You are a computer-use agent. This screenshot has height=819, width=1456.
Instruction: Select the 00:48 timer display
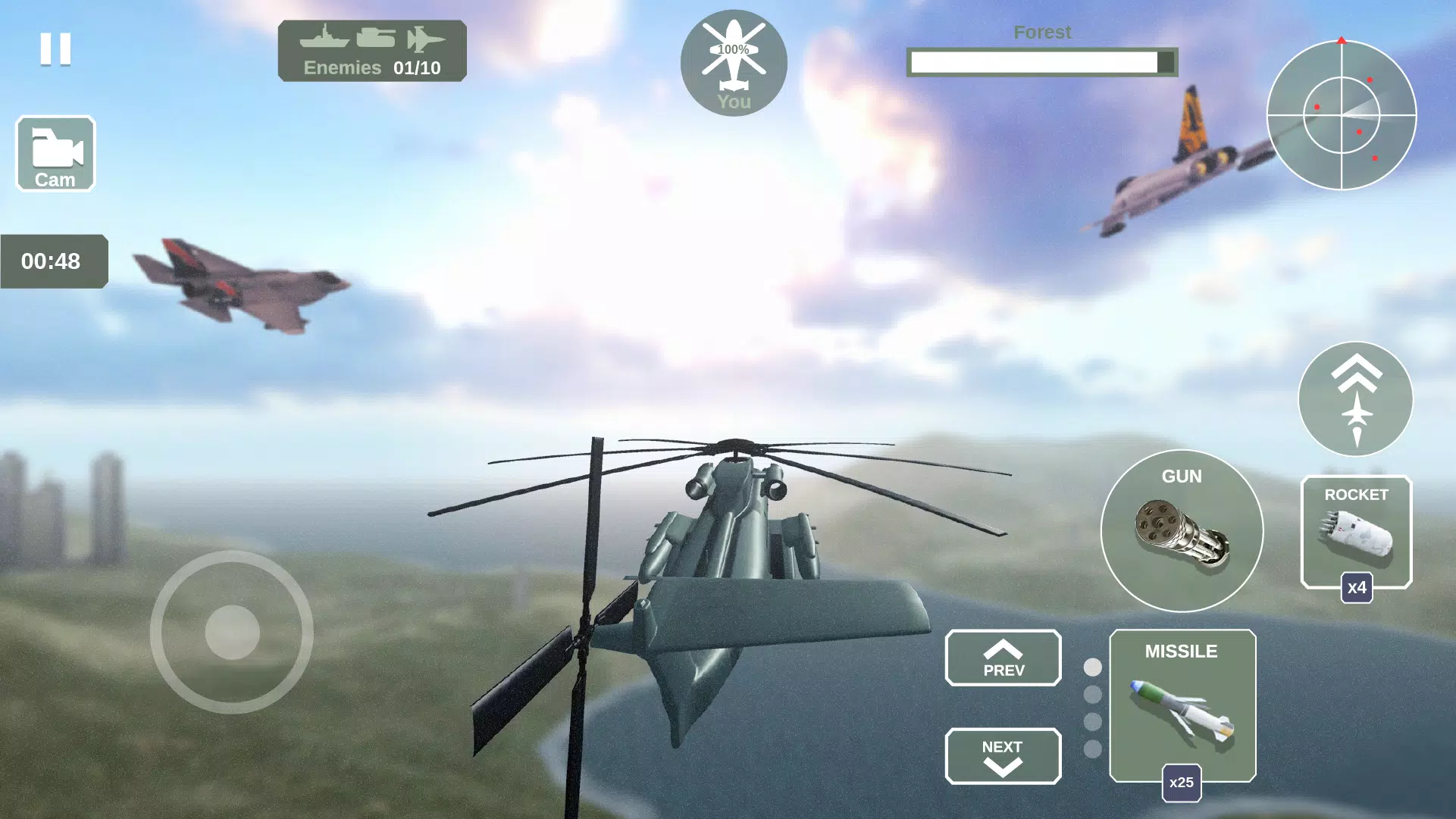tap(53, 261)
